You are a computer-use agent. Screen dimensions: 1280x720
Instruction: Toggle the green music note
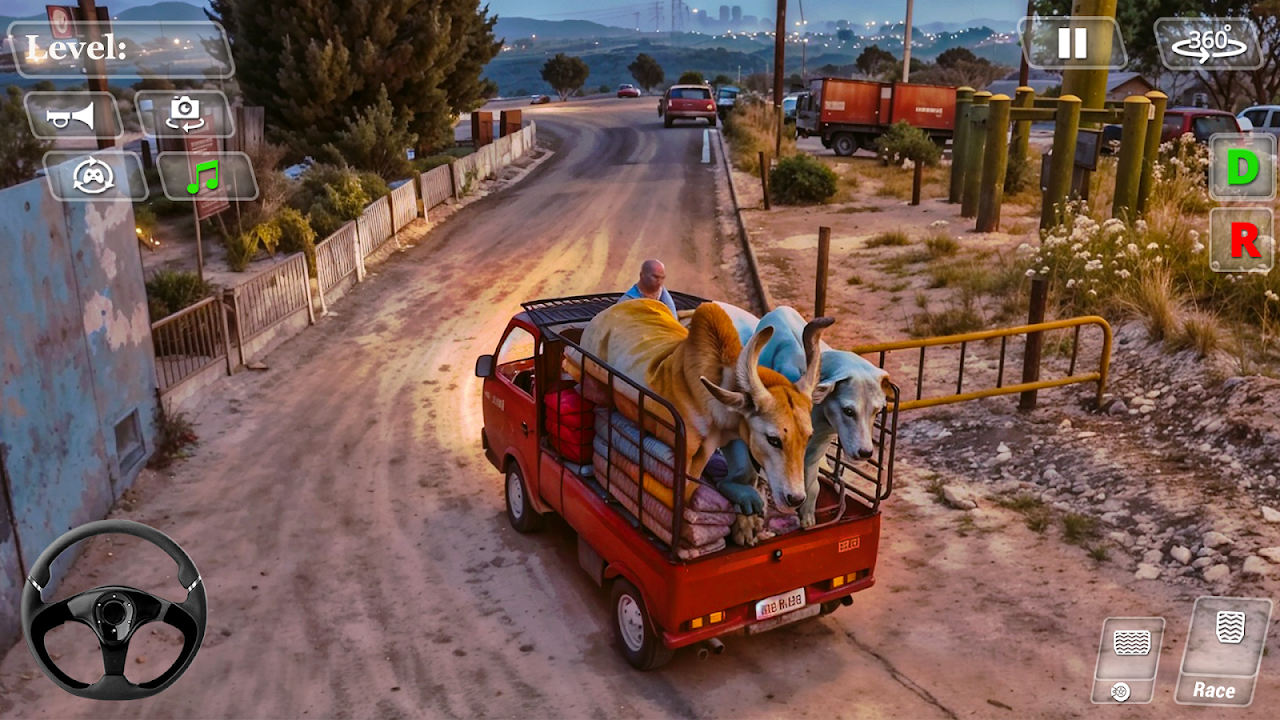pyautogui.click(x=206, y=177)
